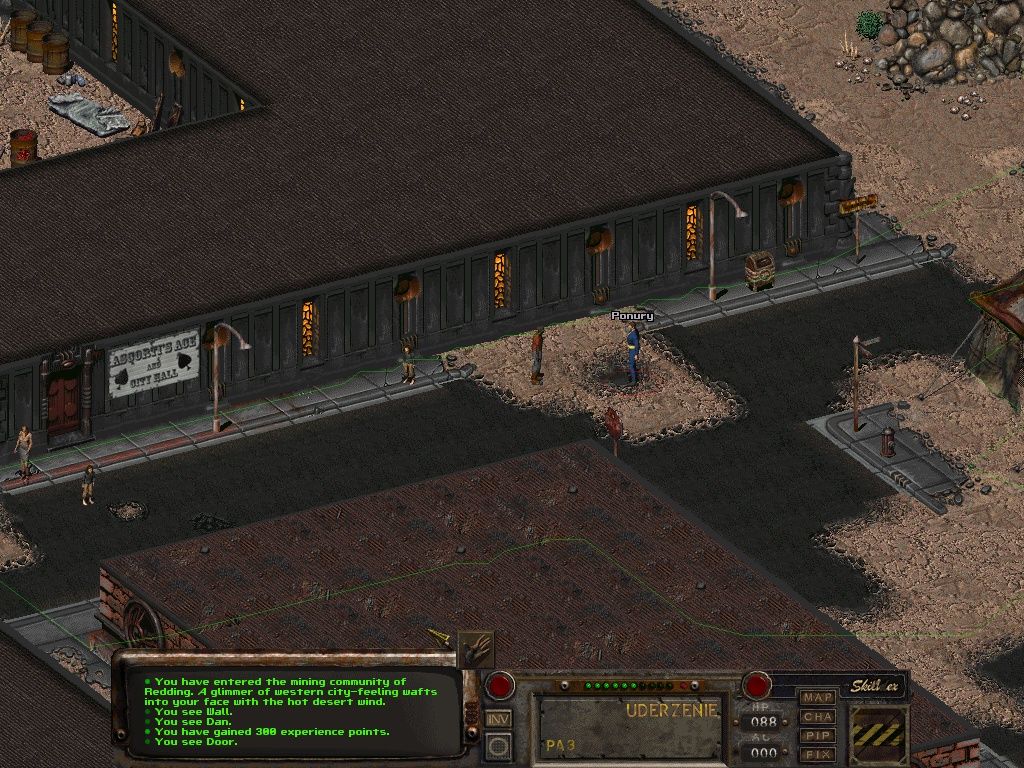Open the Skilldex panel
Screen dimensions: 1024x768
[x=877, y=686]
